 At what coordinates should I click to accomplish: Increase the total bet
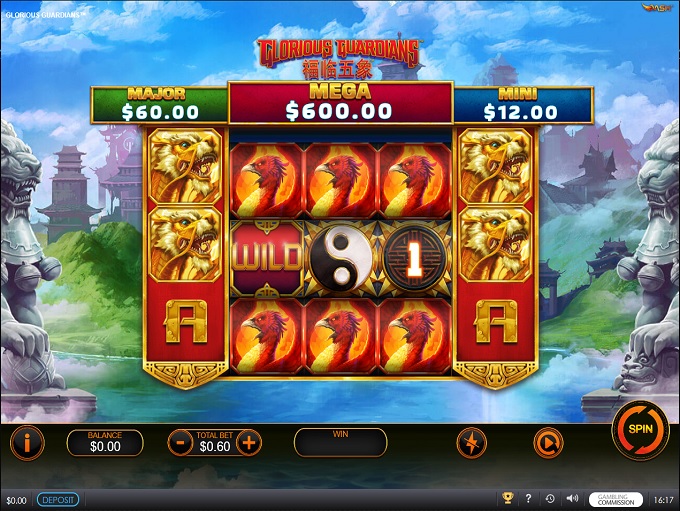point(248,442)
